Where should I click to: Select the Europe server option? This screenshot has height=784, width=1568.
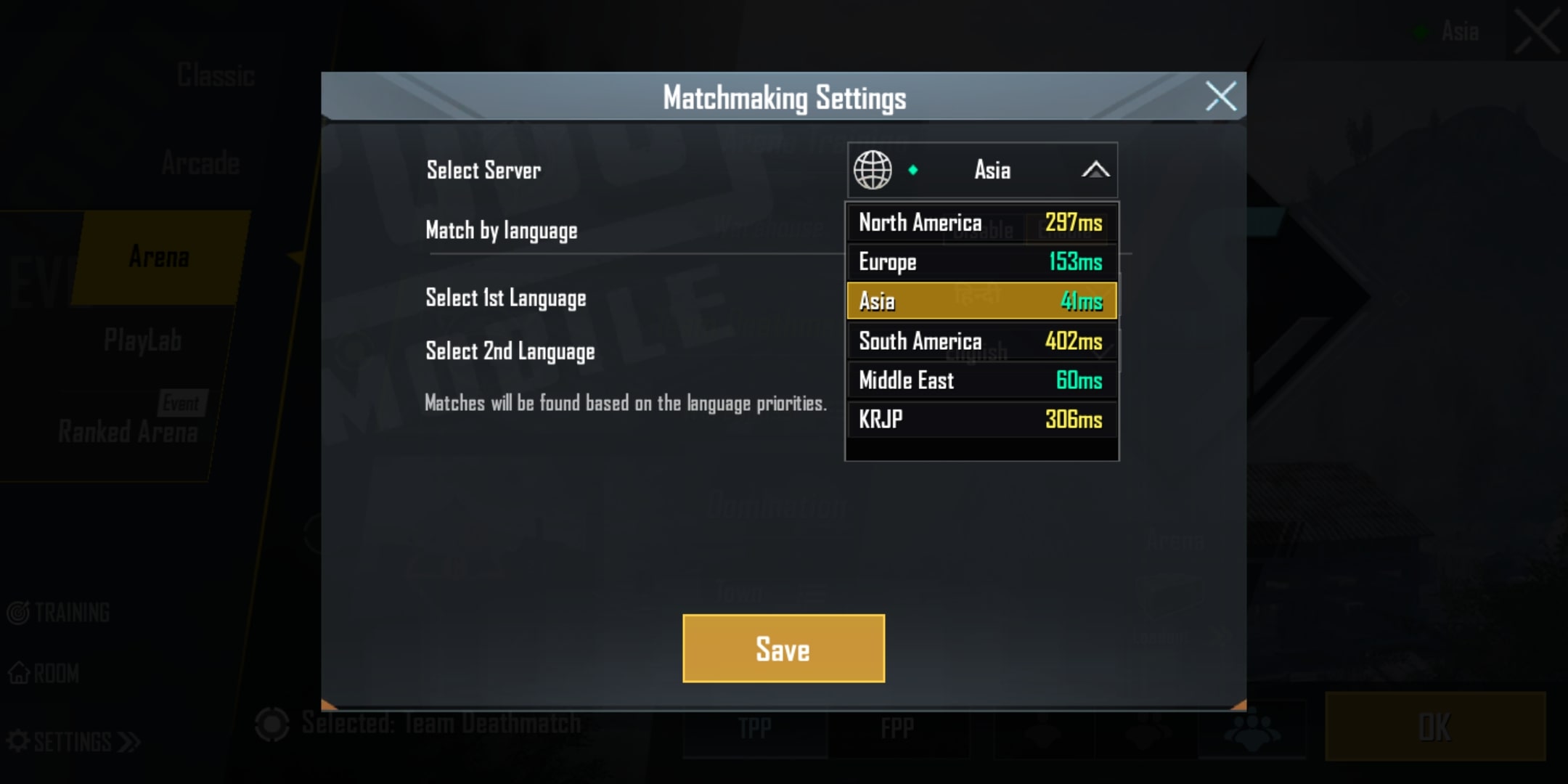(x=981, y=261)
